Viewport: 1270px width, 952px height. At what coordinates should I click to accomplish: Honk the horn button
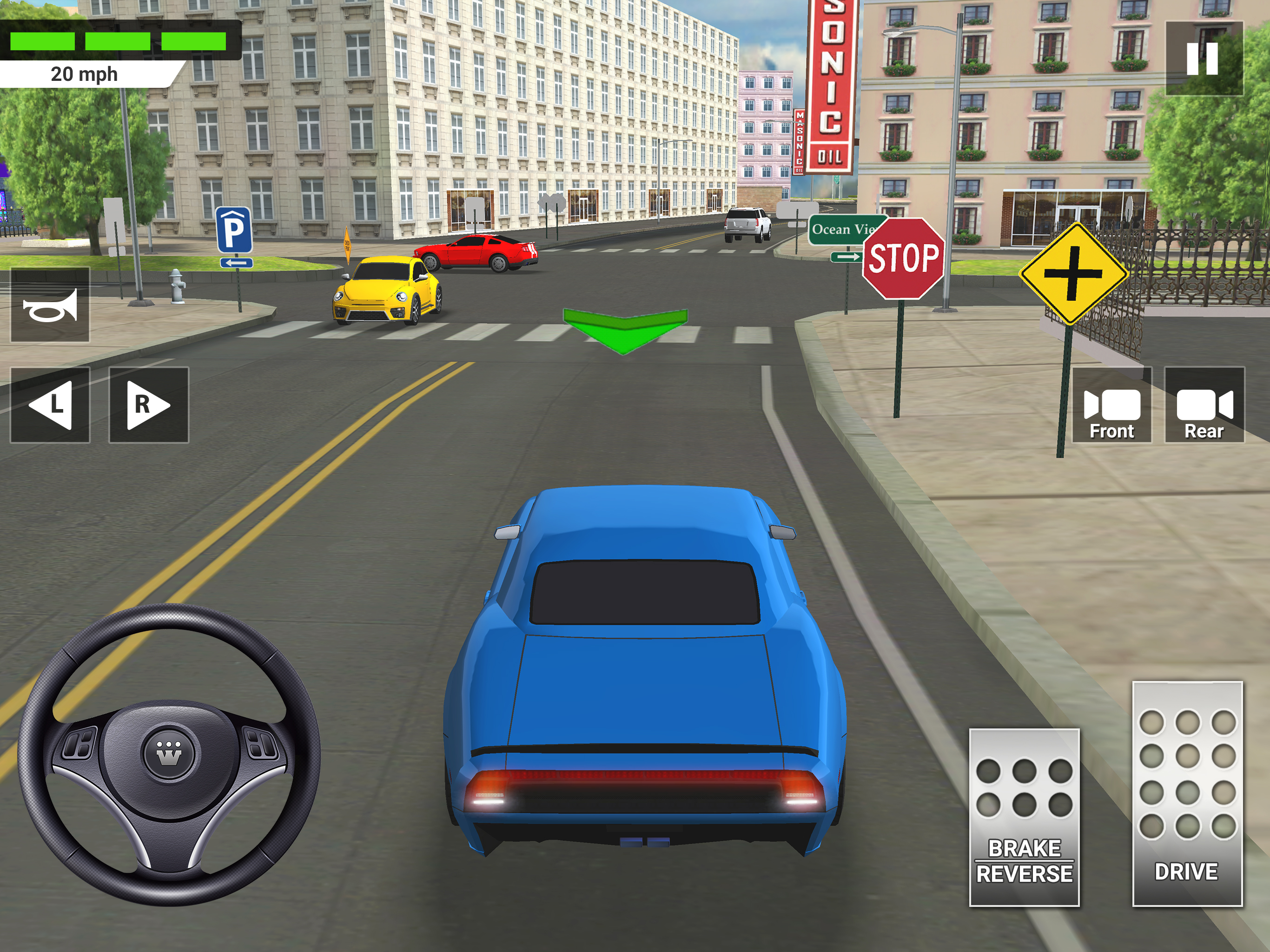point(50,305)
